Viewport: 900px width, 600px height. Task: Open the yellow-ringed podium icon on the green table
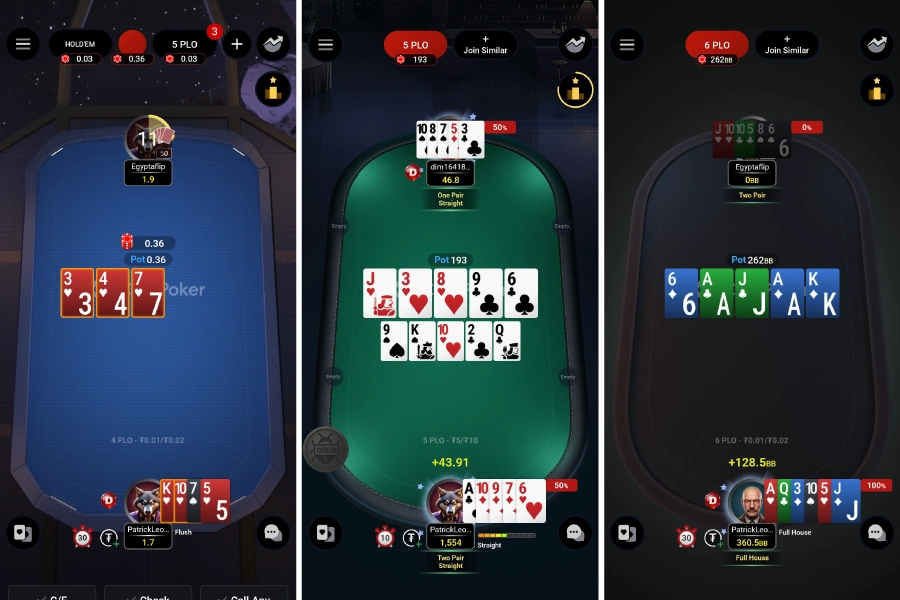click(x=575, y=90)
